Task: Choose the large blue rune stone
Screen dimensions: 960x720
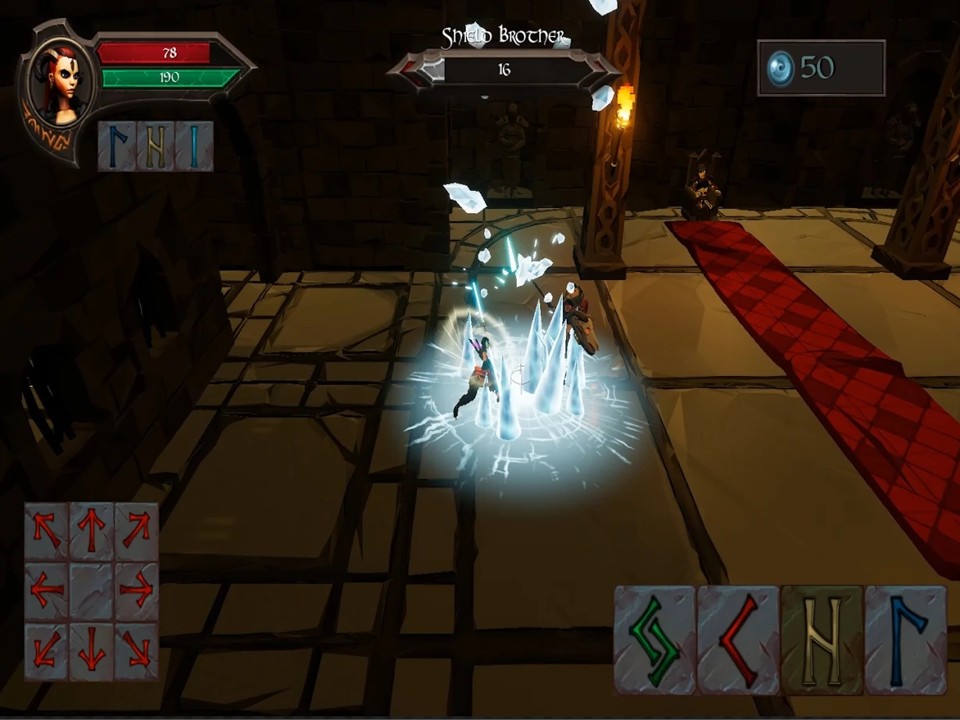Action: (905, 641)
